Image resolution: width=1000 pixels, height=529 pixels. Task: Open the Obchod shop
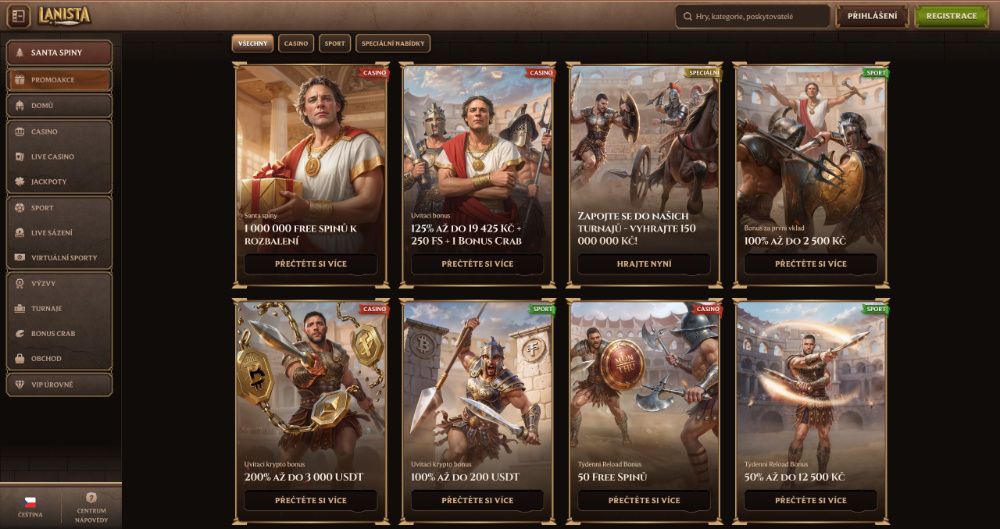click(x=59, y=359)
